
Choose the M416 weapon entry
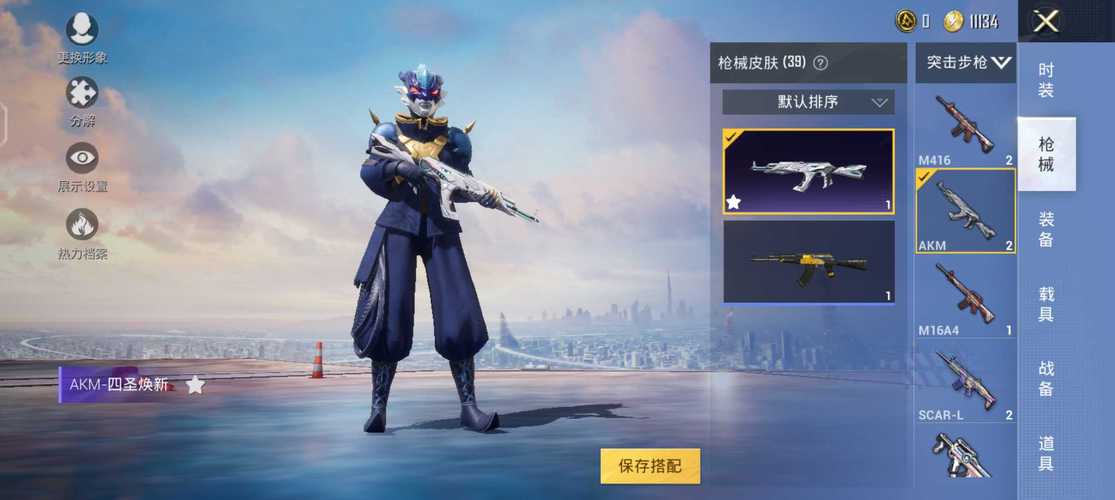click(x=965, y=127)
